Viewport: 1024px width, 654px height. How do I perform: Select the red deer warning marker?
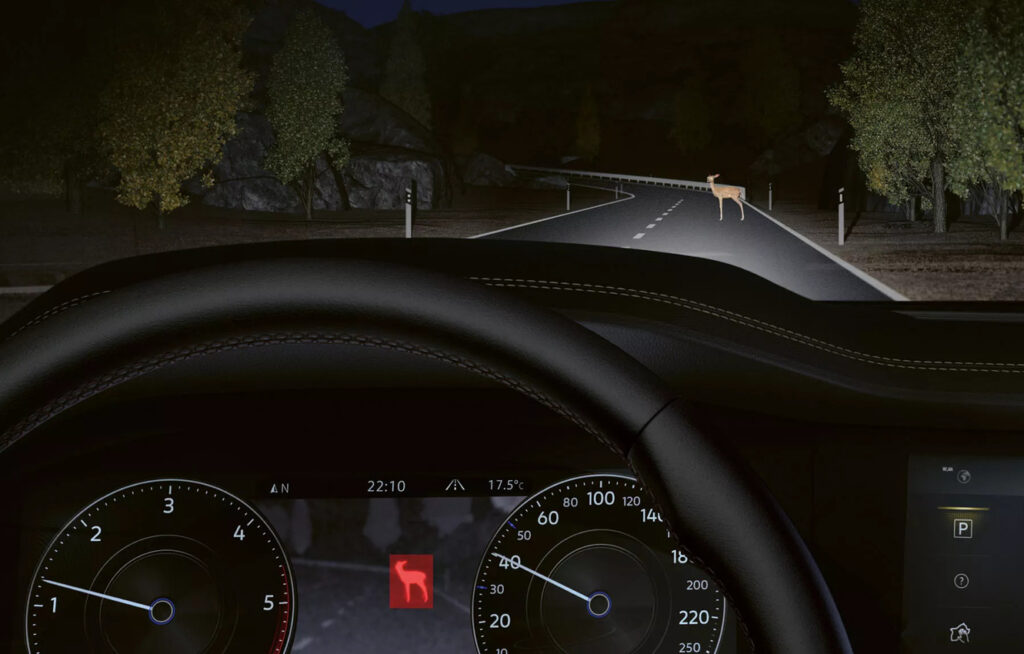(x=411, y=581)
